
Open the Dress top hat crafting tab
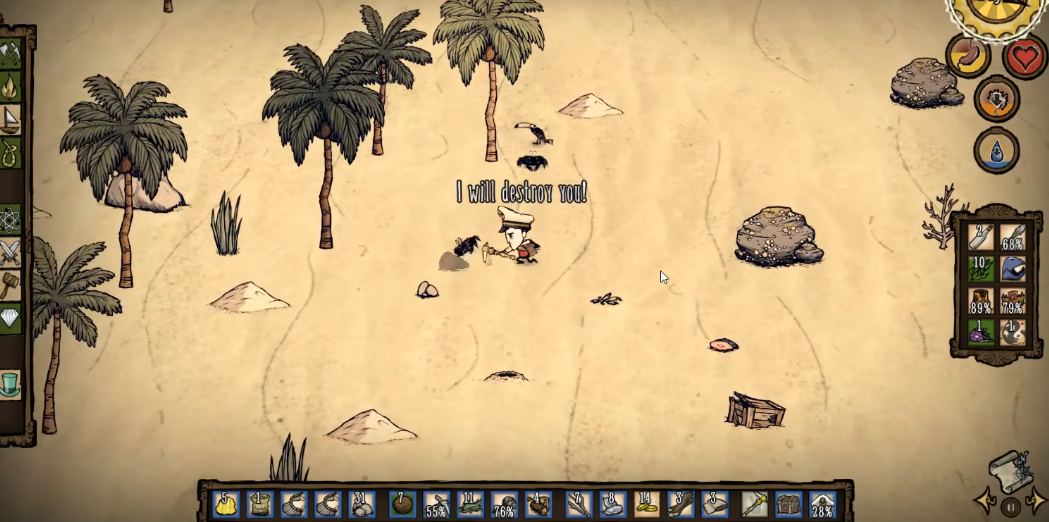[10, 384]
